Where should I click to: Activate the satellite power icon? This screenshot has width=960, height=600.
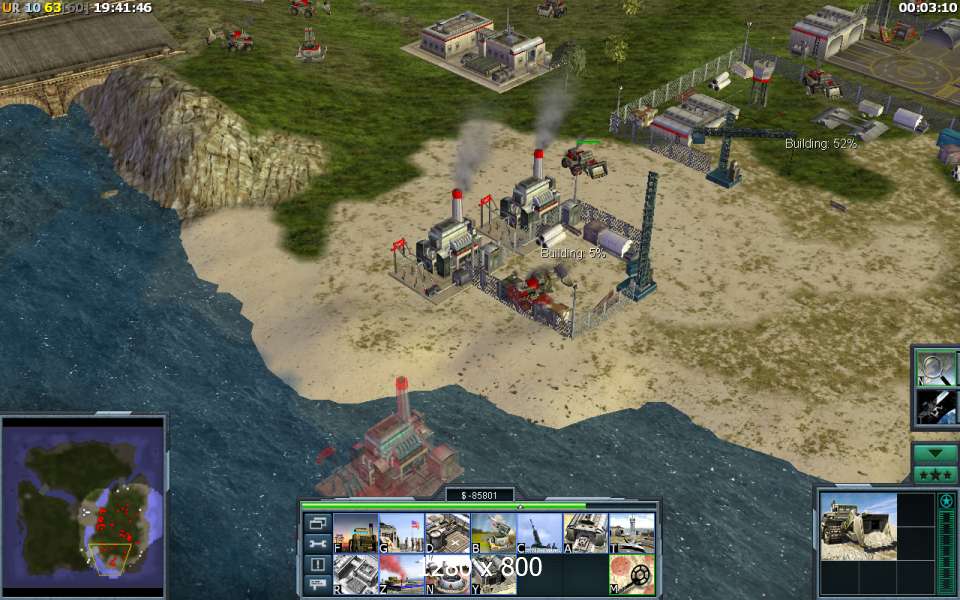pyautogui.click(x=936, y=407)
